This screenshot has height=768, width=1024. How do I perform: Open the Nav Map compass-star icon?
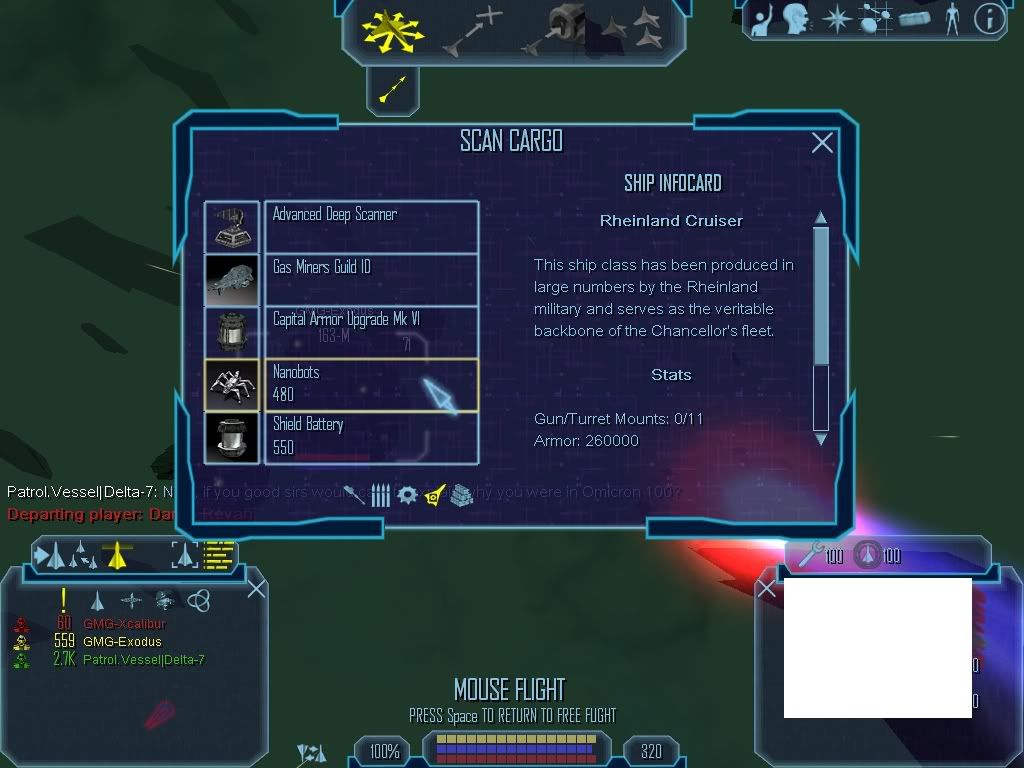[836, 18]
